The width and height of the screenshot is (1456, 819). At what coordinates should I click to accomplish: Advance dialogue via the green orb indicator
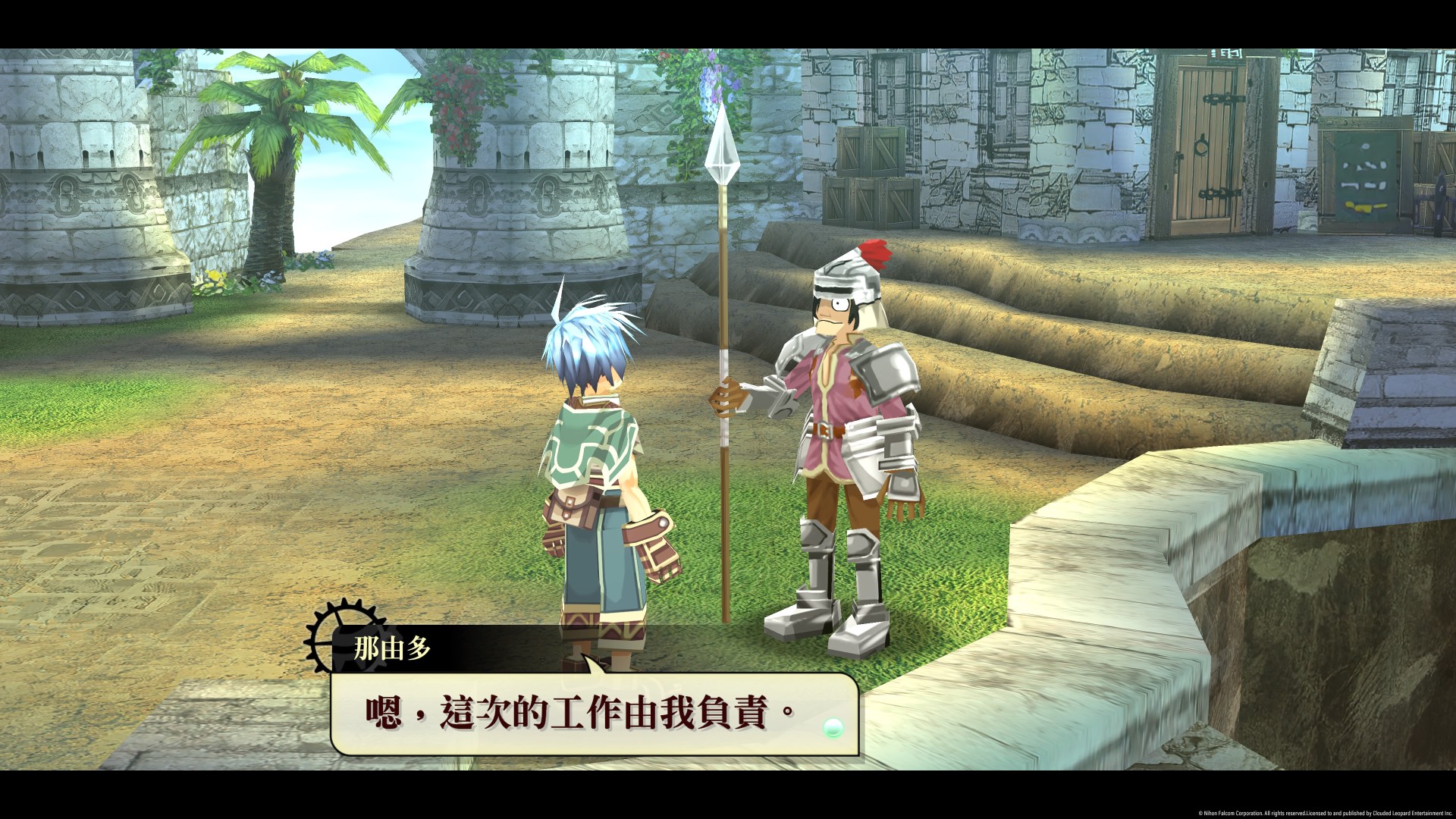pos(832,728)
